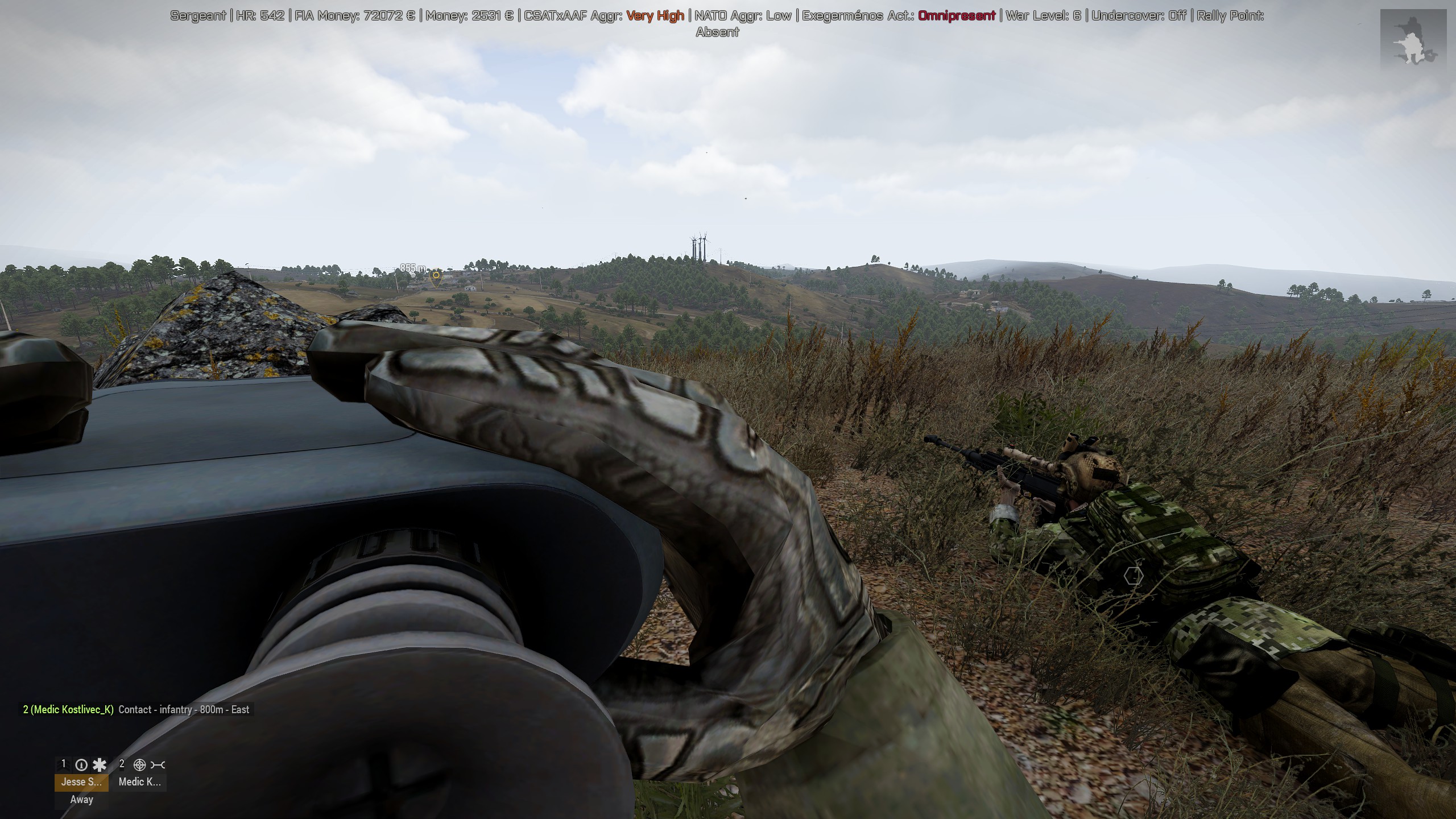Click the crosshair target icon above Medic K...

(x=139, y=765)
